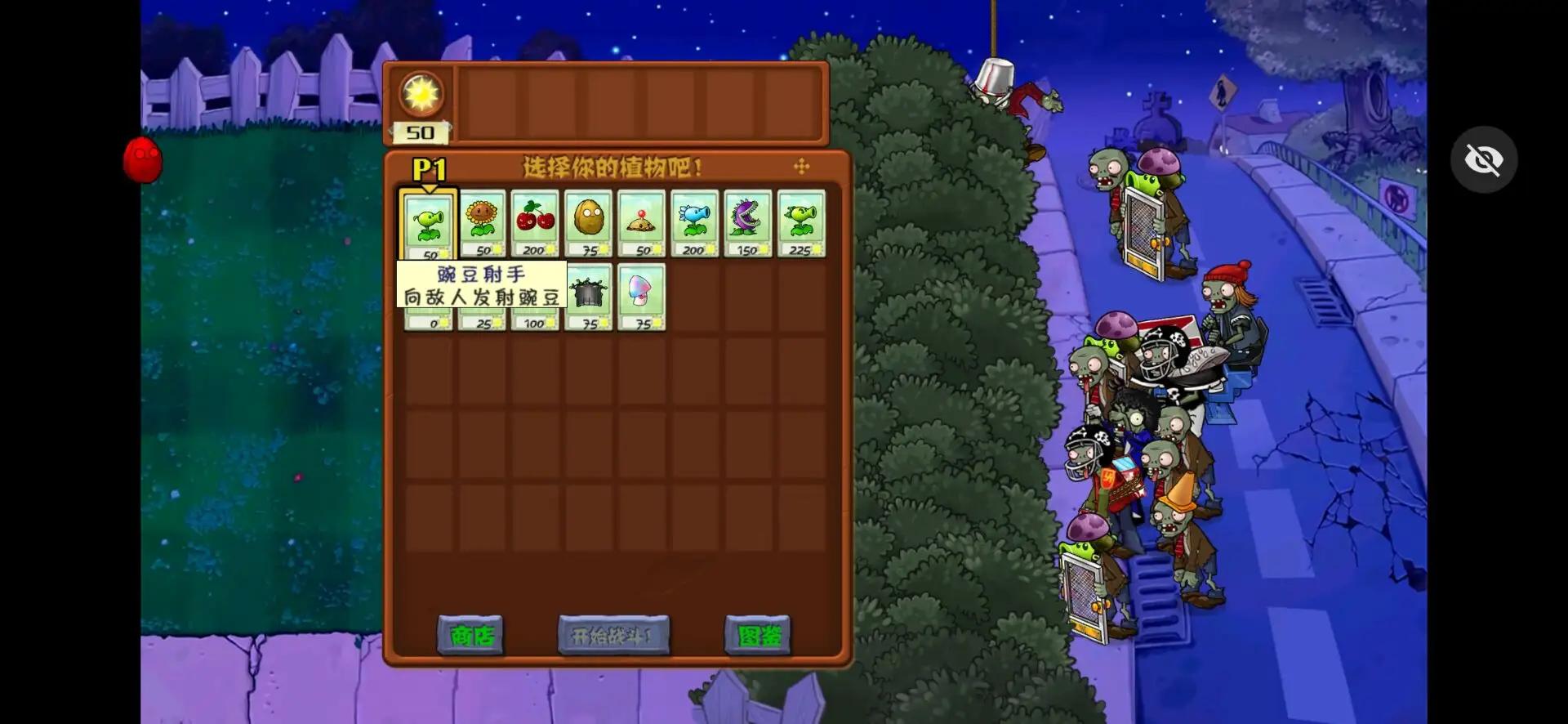Select the Hypno-shroom seed packet
Image resolution: width=1568 pixels, height=724 pixels.
[642, 294]
